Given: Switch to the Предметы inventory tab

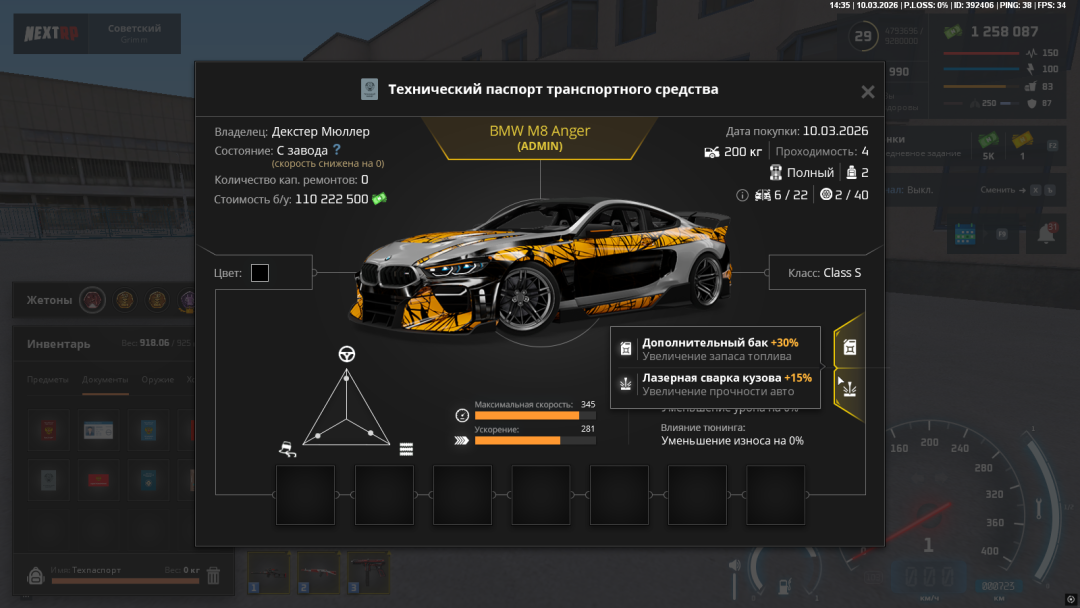Looking at the screenshot, I should click(x=48, y=380).
